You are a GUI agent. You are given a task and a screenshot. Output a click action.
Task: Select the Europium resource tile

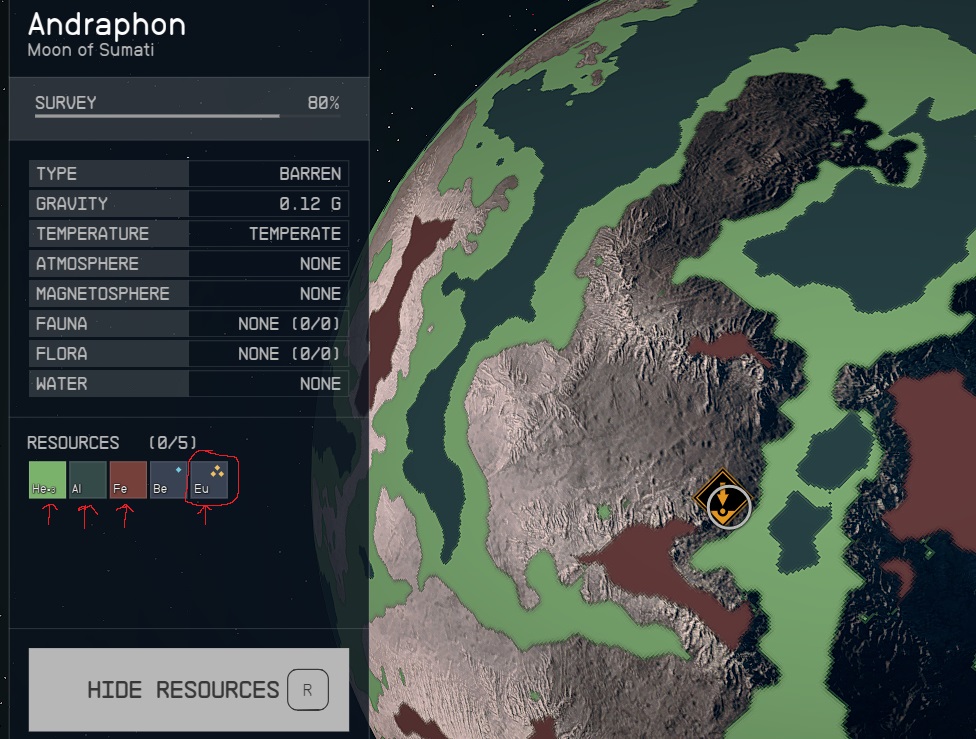pyautogui.click(x=209, y=480)
